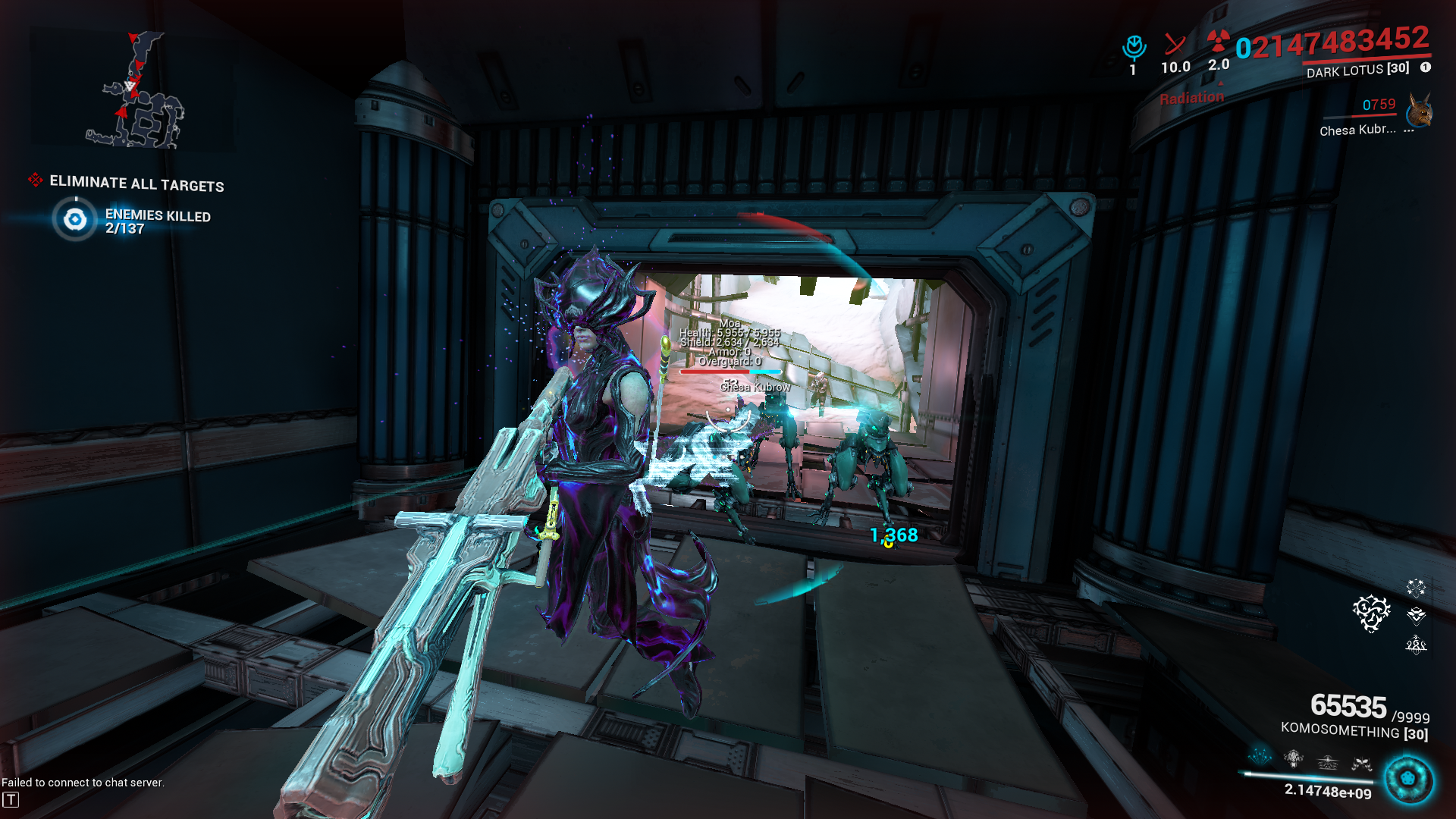
Task: Open chat with the T chat icon
Action: (11, 799)
